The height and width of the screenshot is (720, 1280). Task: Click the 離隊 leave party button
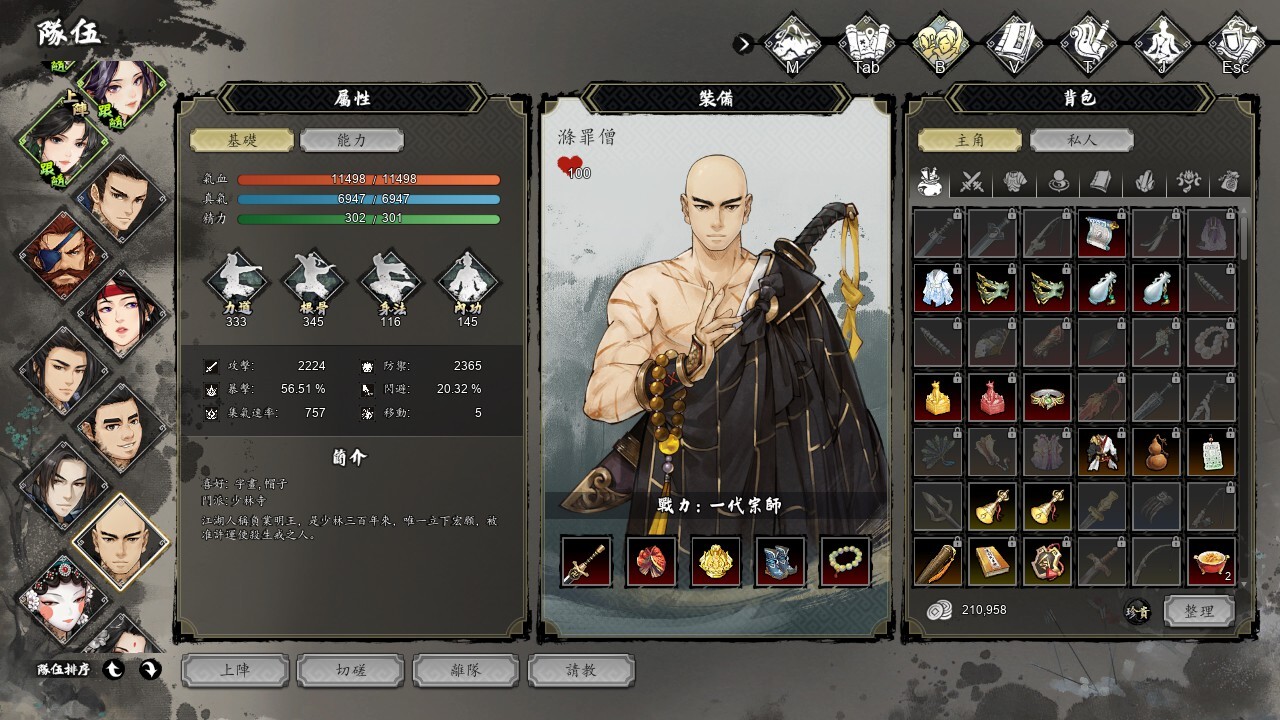(x=466, y=670)
